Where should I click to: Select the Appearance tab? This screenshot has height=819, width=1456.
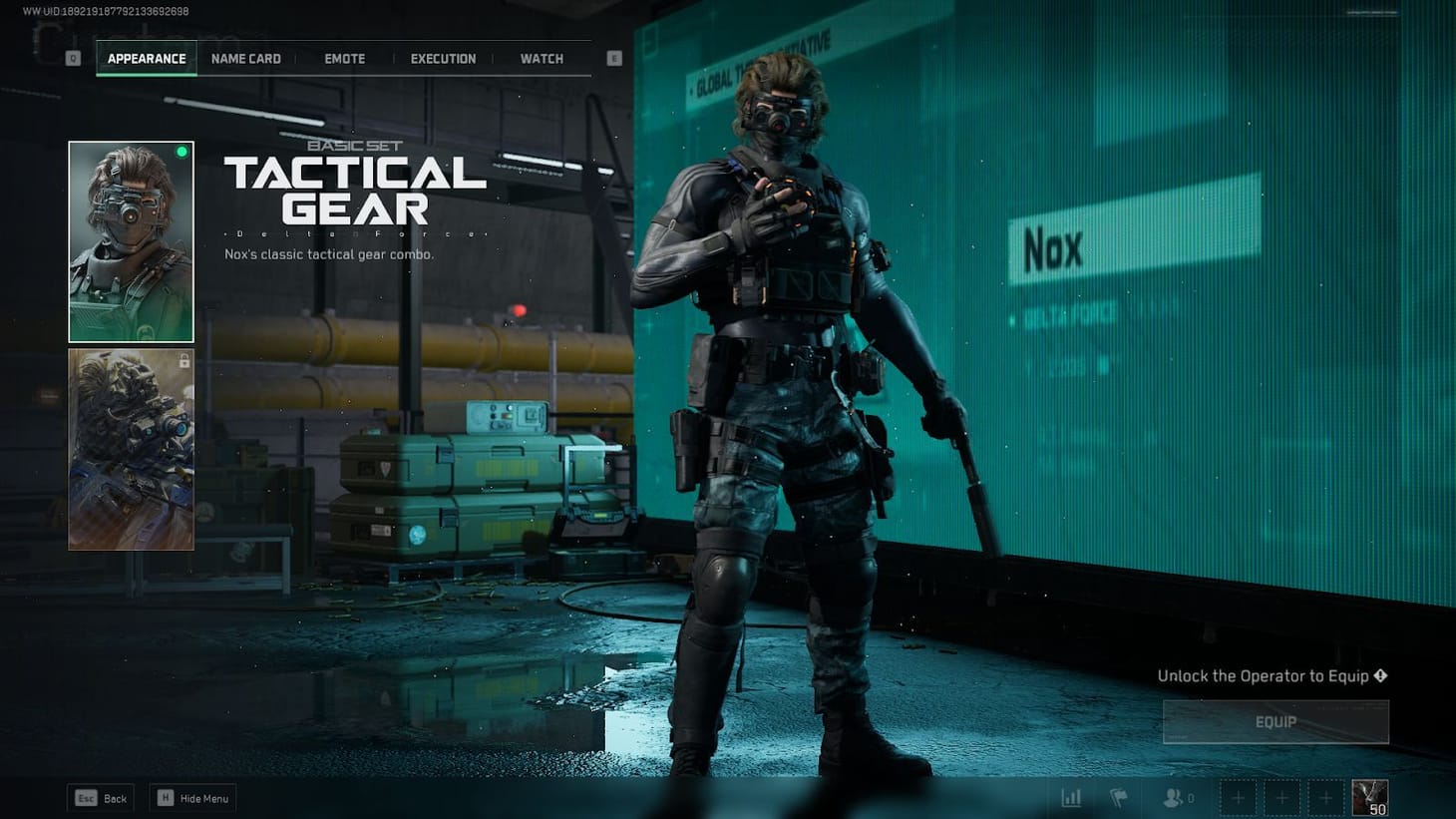click(147, 58)
